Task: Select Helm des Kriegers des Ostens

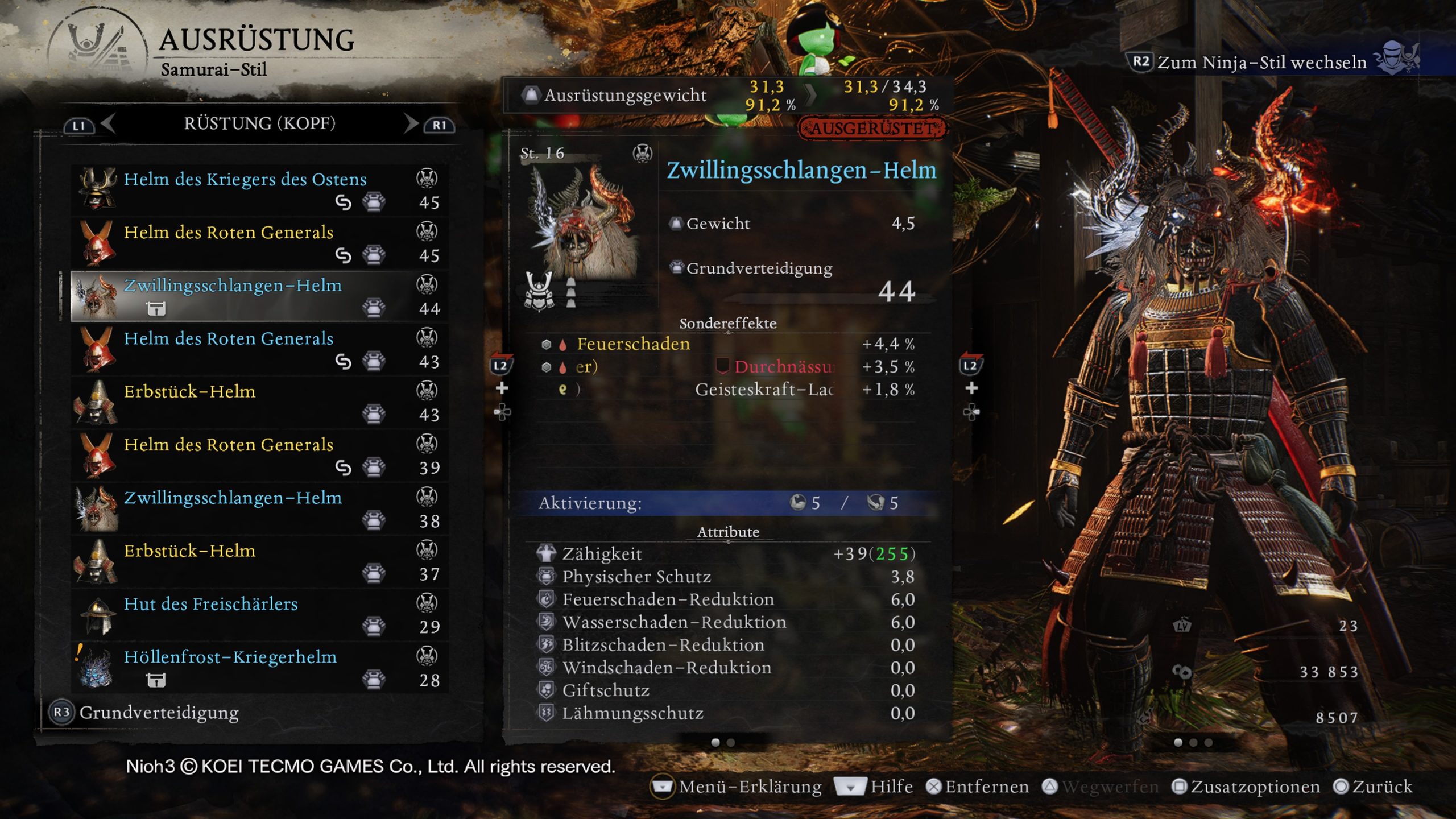Action: tap(259, 190)
